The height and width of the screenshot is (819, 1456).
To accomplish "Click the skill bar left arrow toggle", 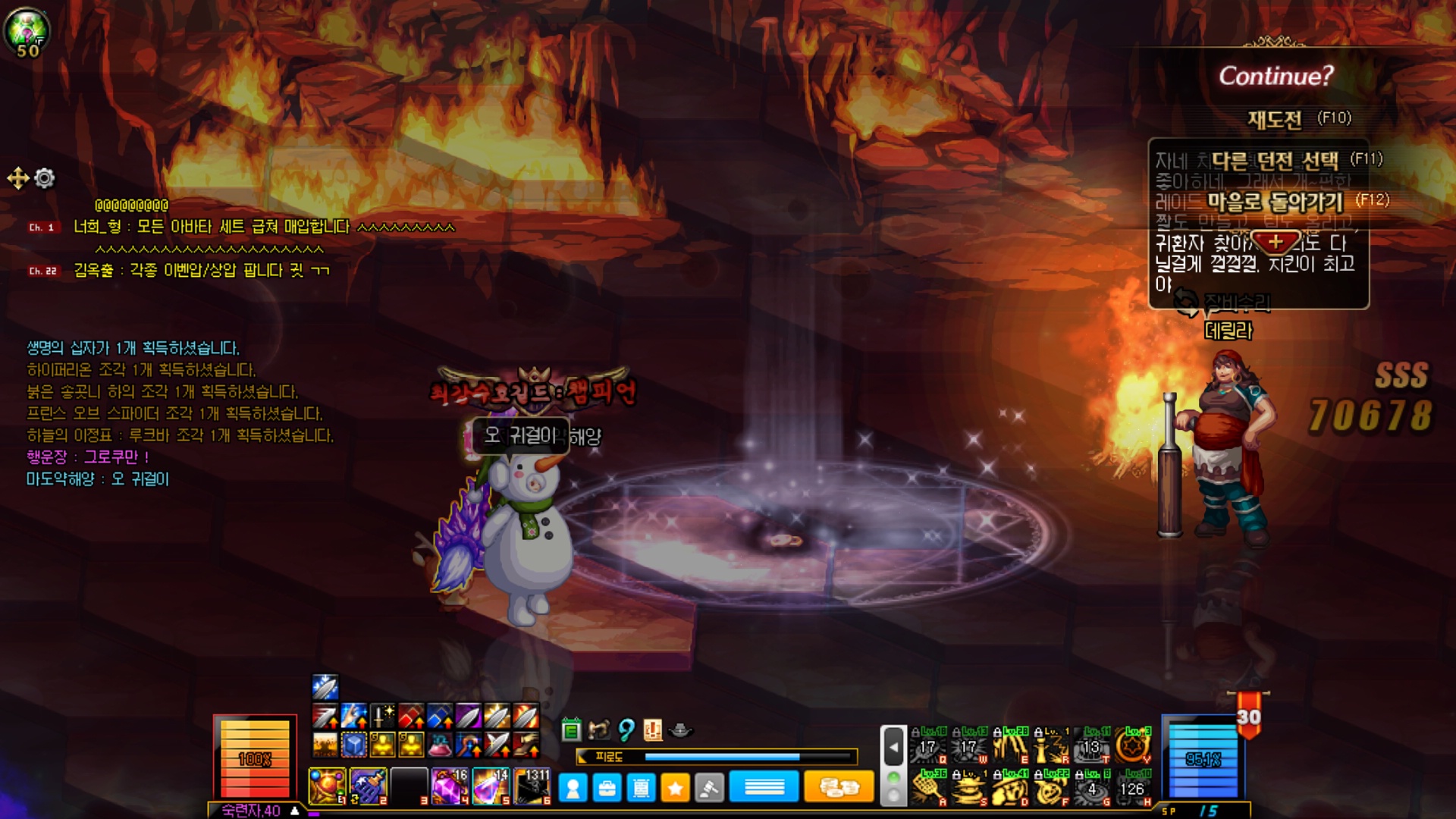I will 893,747.
